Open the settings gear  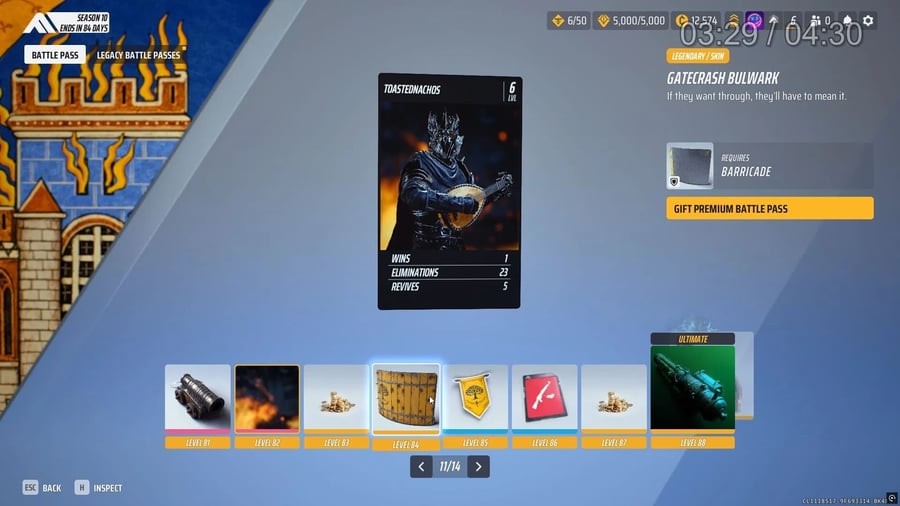click(x=868, y=20)
